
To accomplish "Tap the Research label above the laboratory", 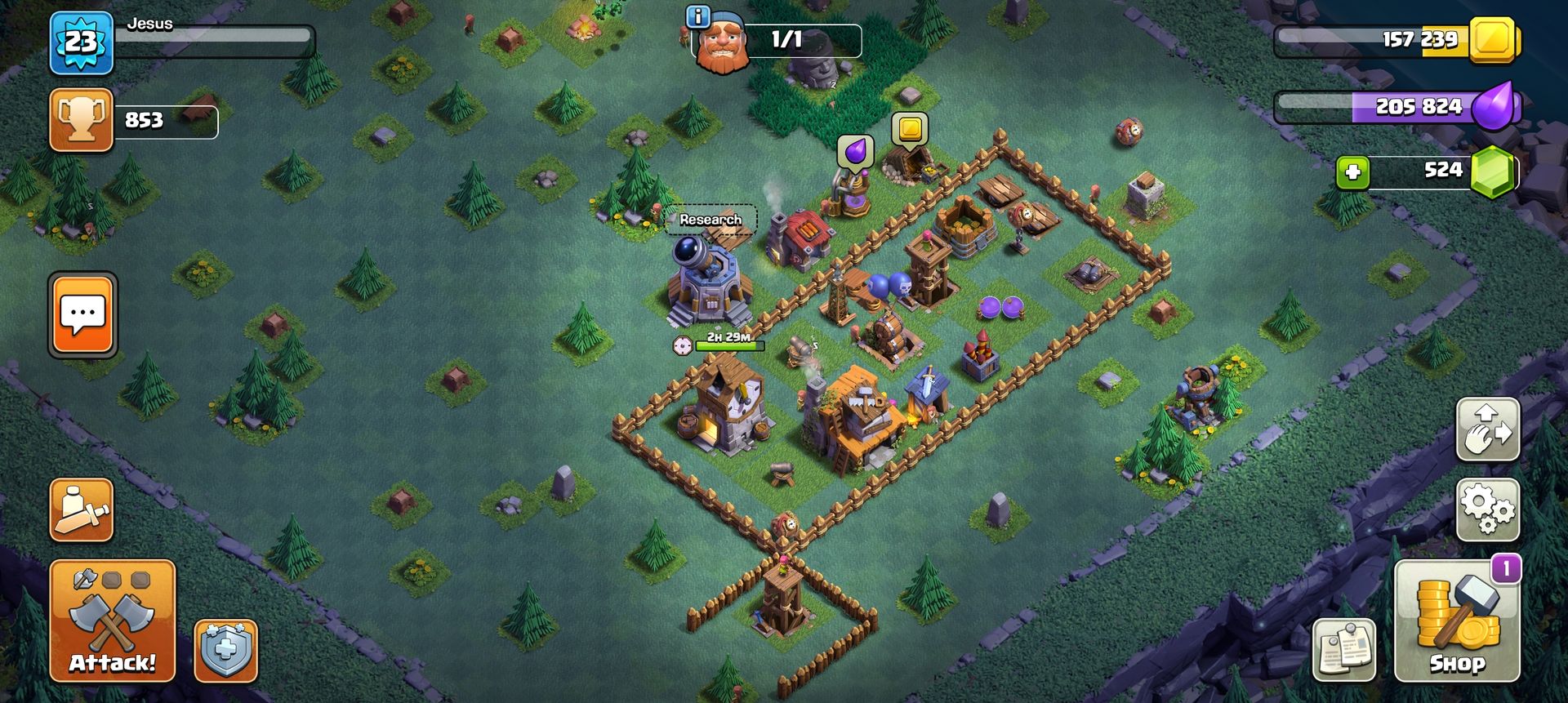I will (710, 220).
